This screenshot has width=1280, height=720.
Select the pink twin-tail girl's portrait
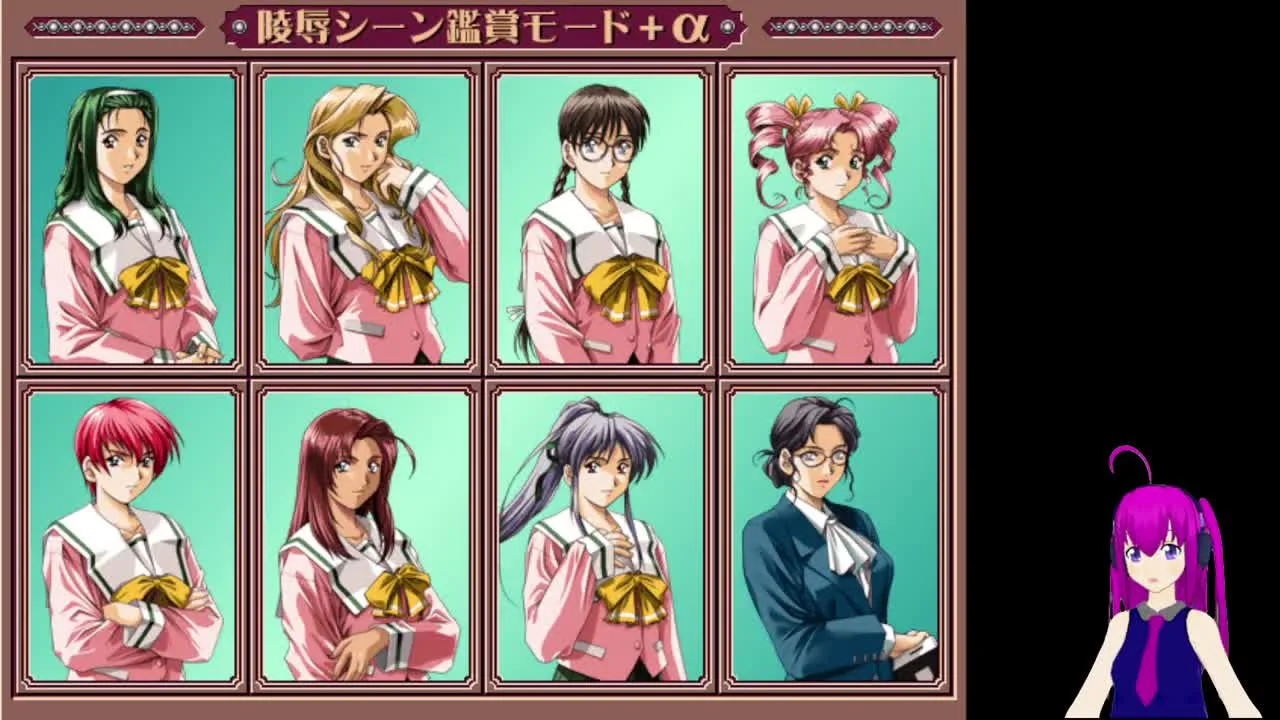[835, 219]
